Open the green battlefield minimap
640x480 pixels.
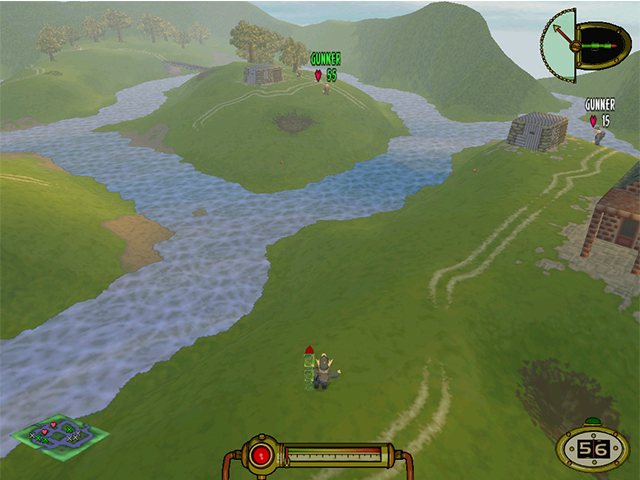(59, 435)
